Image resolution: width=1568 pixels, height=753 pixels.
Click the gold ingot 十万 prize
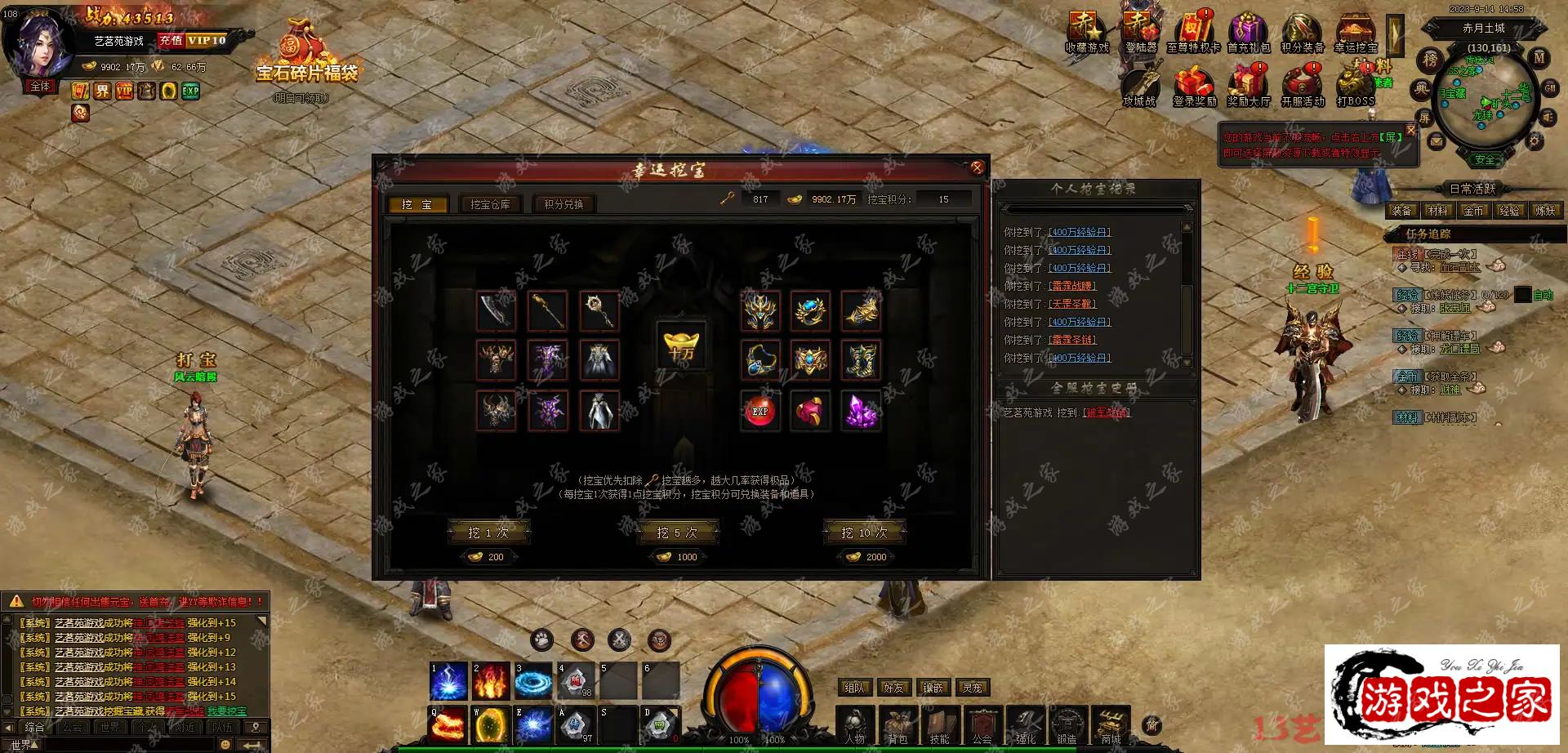coord(681,345)
